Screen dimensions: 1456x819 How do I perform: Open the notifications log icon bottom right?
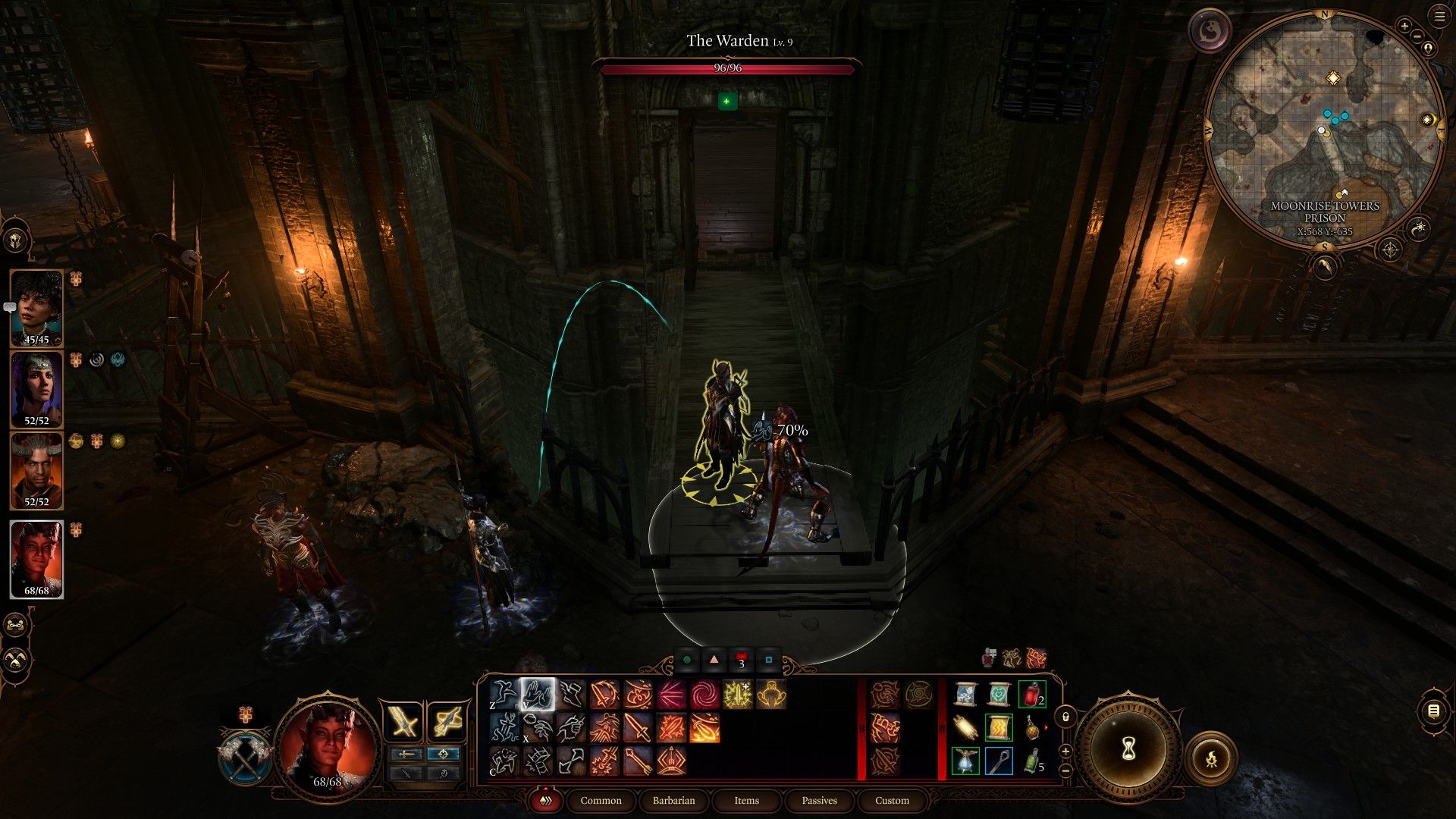[1434, 711]
